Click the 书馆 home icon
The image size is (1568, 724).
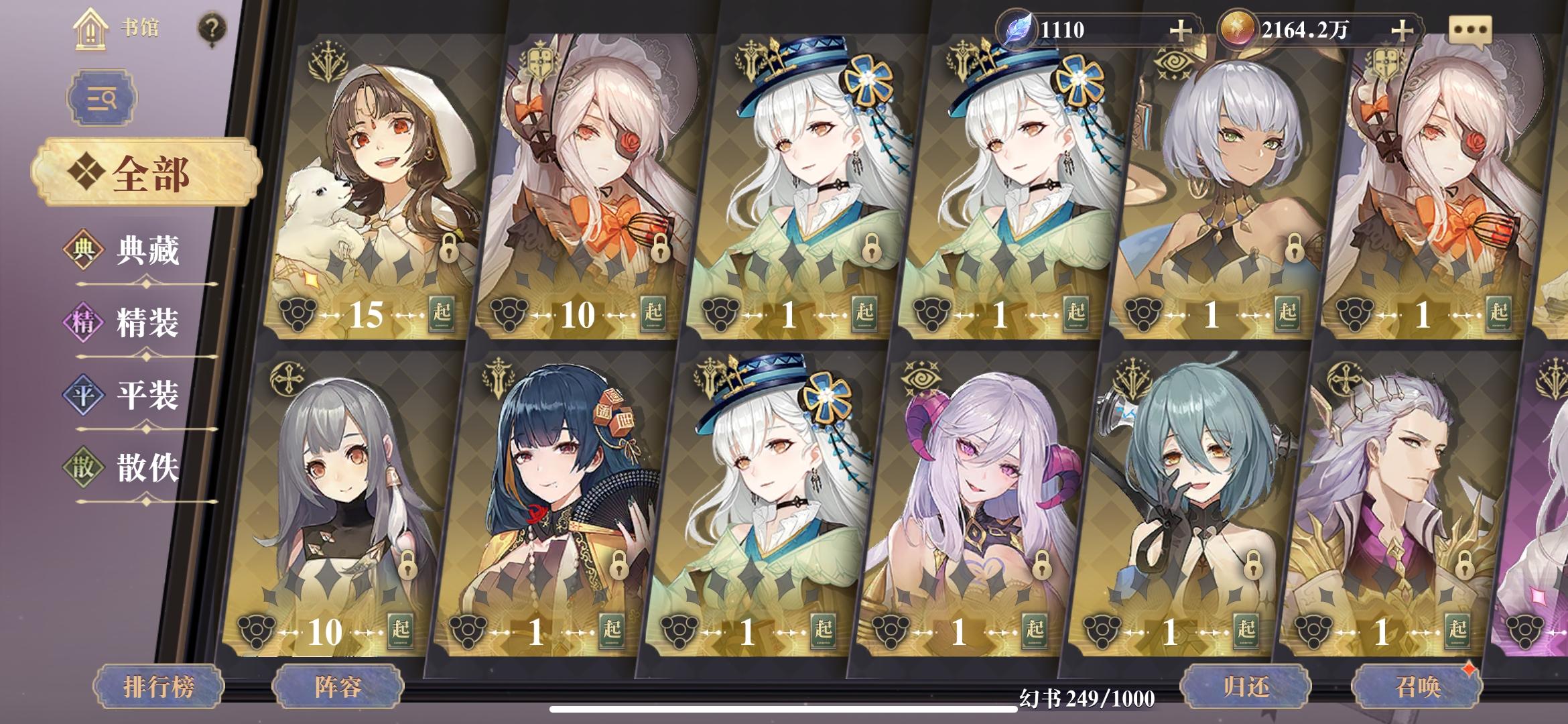point(90,27)
